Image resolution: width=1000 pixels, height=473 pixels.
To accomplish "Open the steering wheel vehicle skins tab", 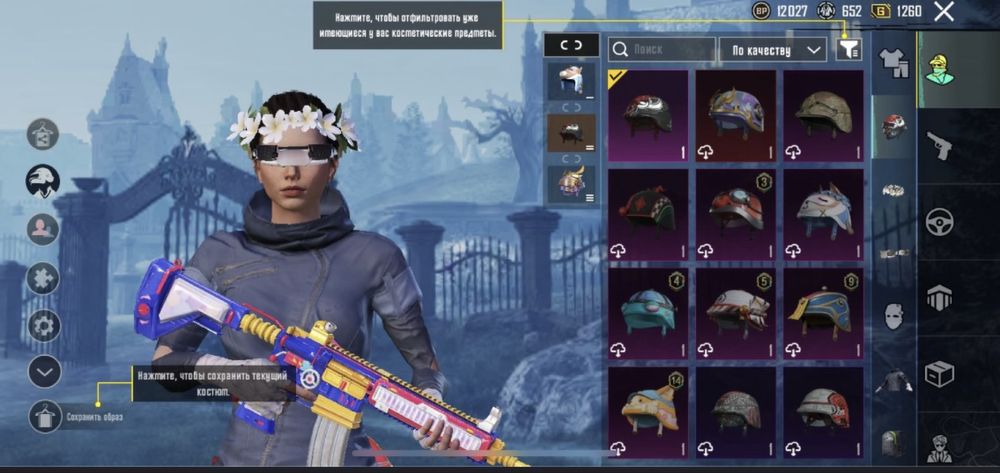I will coord(939,221).
